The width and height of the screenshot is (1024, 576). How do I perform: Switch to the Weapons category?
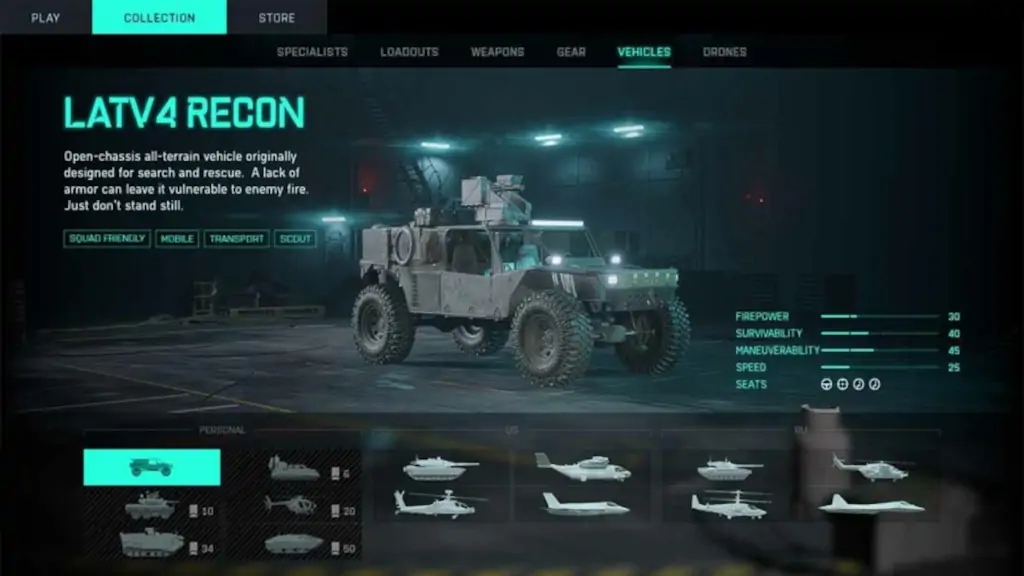(x=497, y=52)
